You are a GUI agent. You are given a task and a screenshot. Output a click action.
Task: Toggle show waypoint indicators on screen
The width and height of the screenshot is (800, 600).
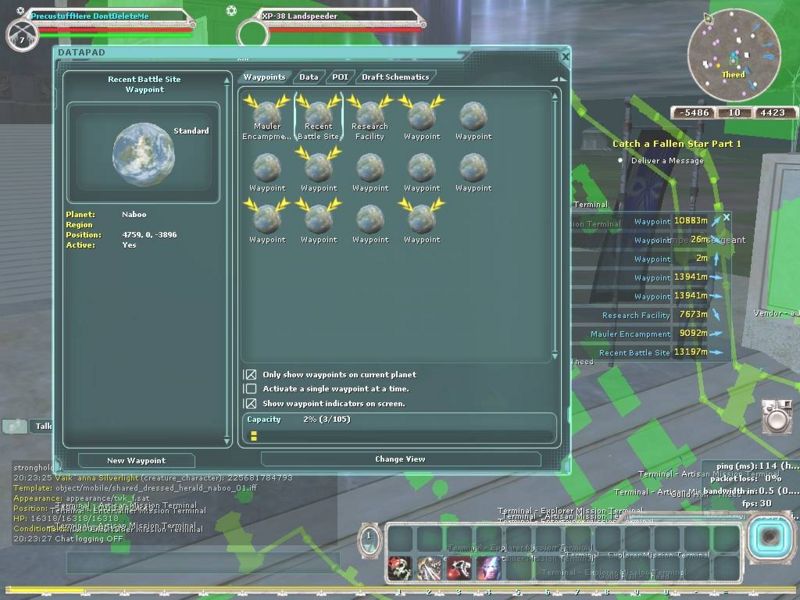251,403
